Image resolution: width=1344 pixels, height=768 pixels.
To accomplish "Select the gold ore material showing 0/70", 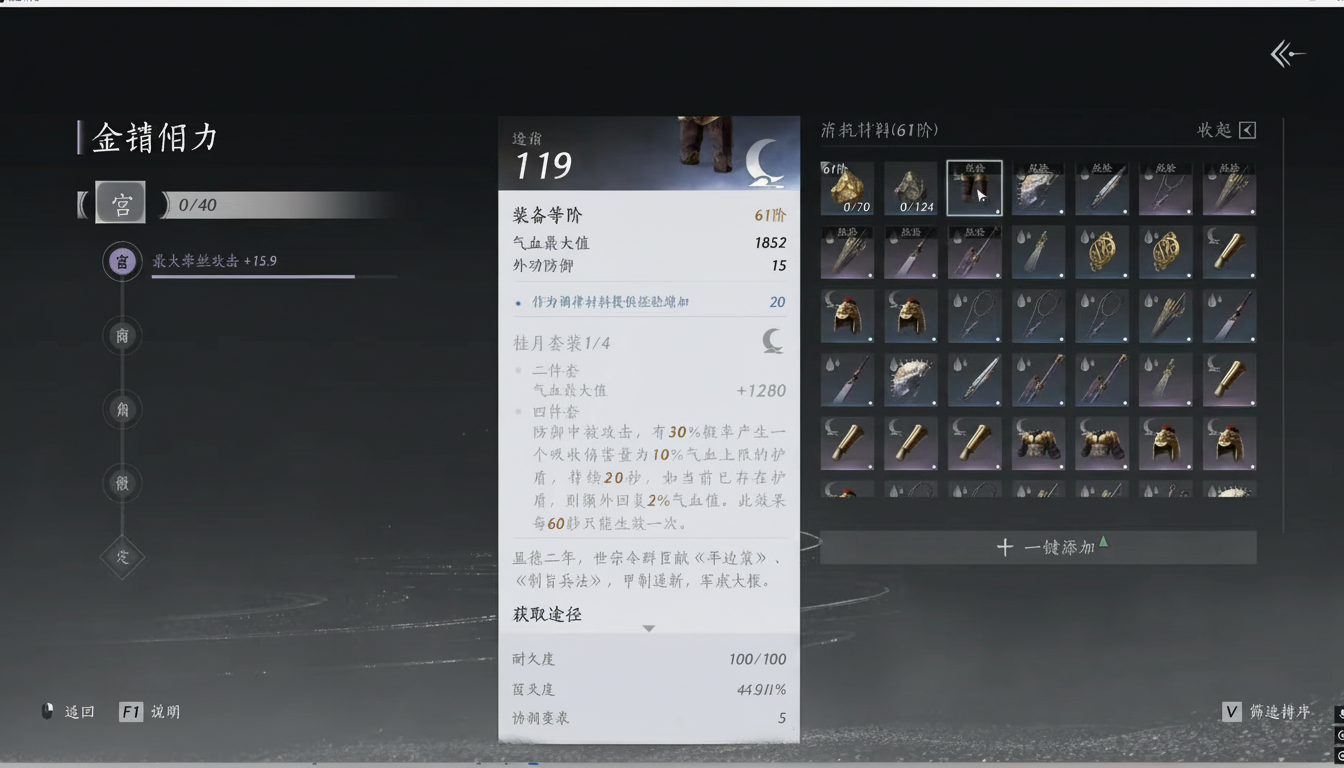I will (847, 188).
